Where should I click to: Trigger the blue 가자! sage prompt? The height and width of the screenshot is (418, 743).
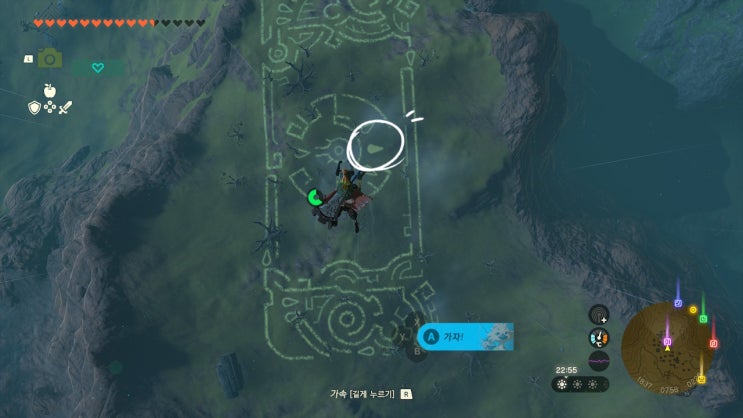[x=466, y=337]
